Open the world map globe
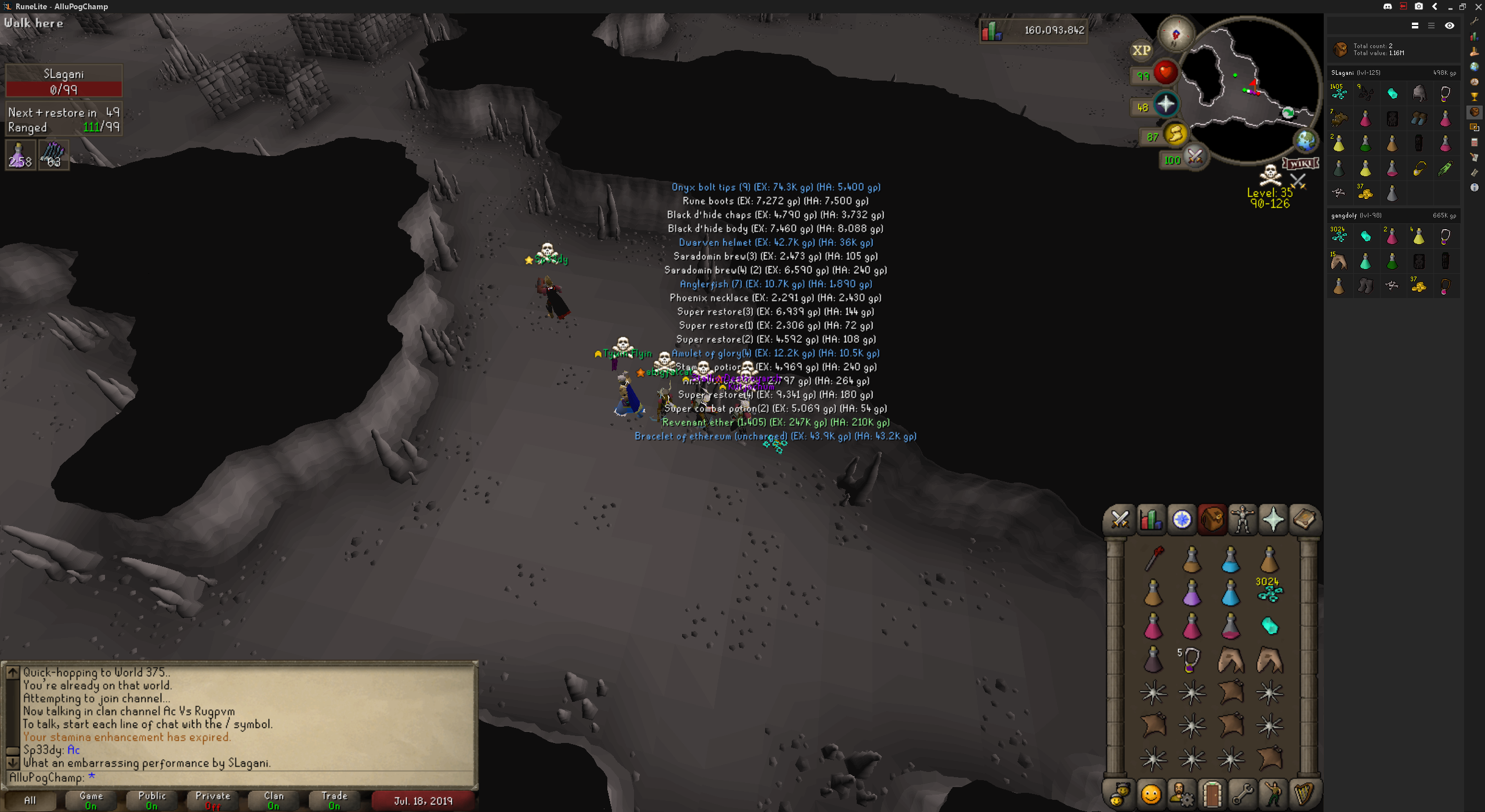 [1306, 140]
